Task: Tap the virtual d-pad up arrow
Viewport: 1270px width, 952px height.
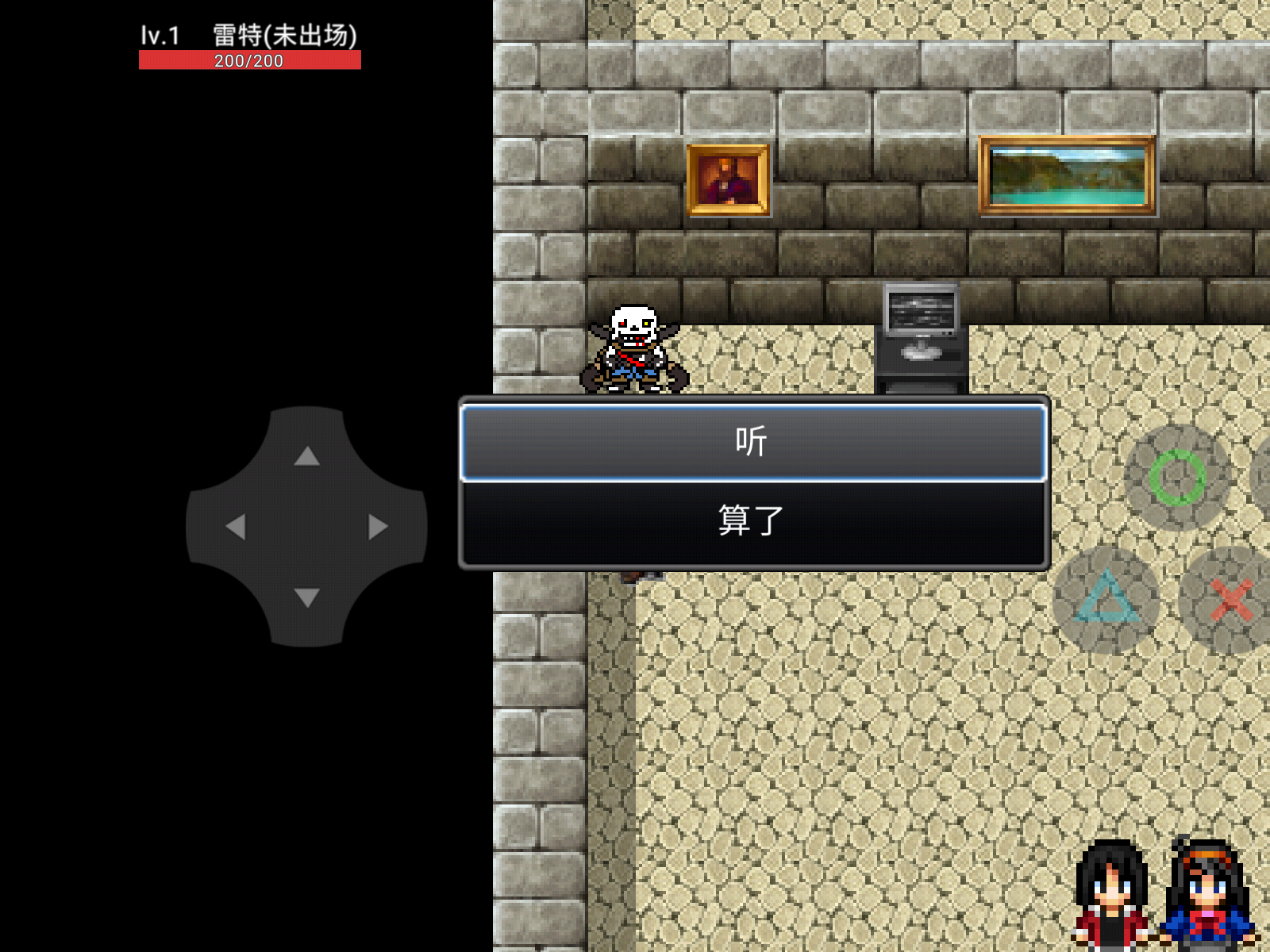Action: (x=306, y=456)
